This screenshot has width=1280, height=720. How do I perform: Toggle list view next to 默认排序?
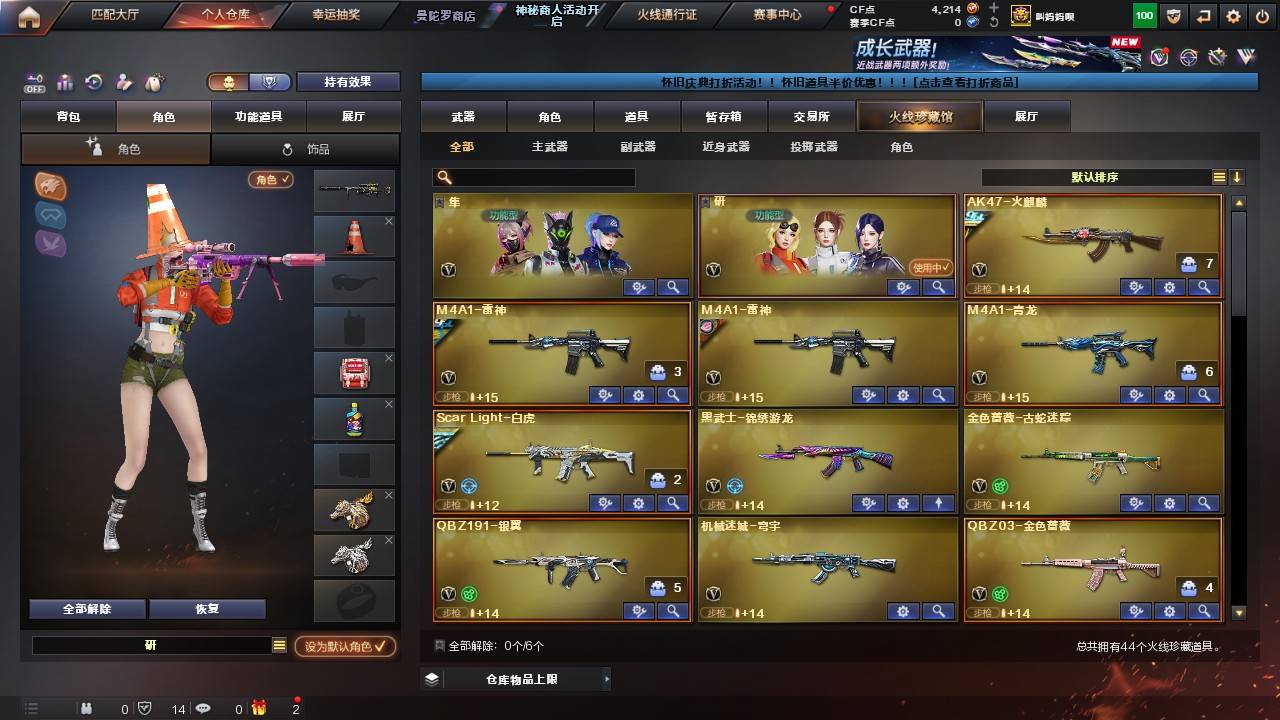tap(1218, 177)
